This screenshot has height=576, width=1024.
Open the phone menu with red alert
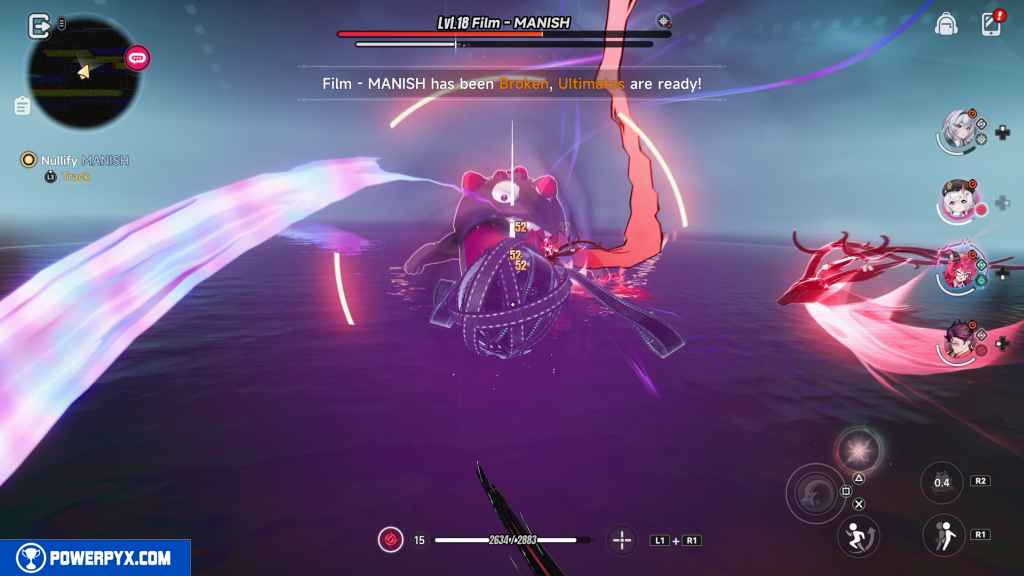[x=991, y=23]
